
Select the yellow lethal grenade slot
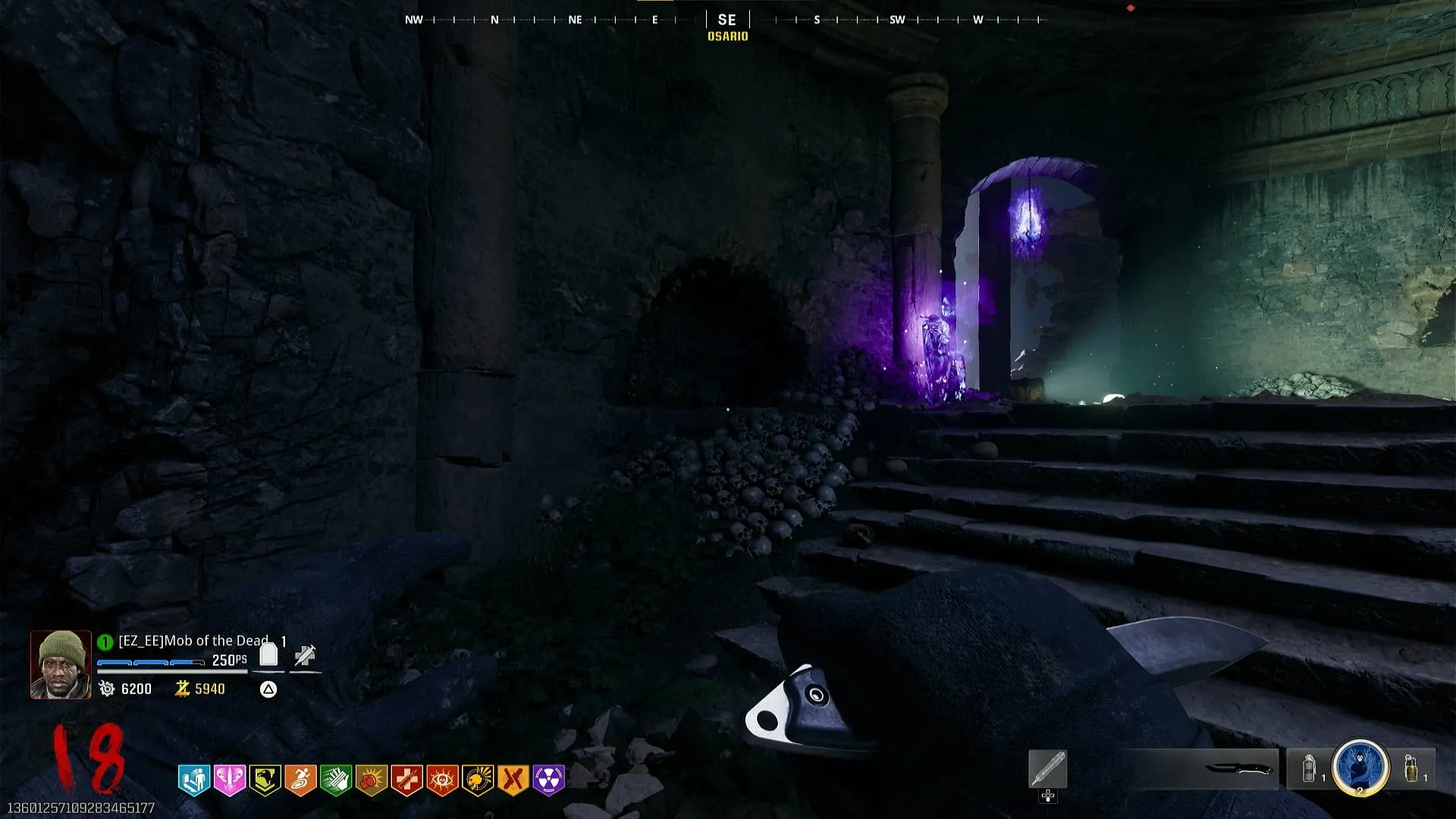(1411, 769)
